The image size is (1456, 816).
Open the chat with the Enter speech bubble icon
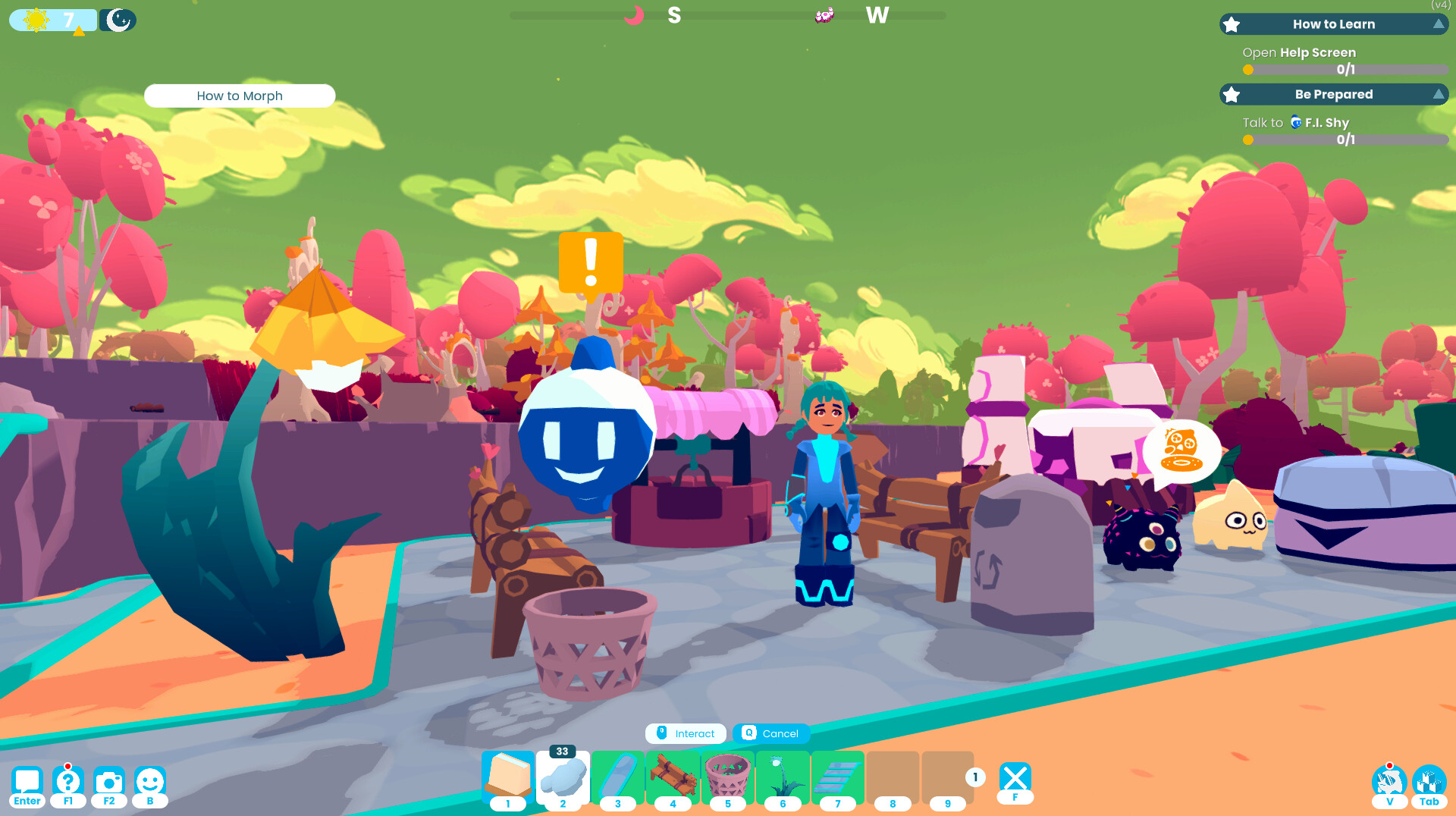point(28,782)
